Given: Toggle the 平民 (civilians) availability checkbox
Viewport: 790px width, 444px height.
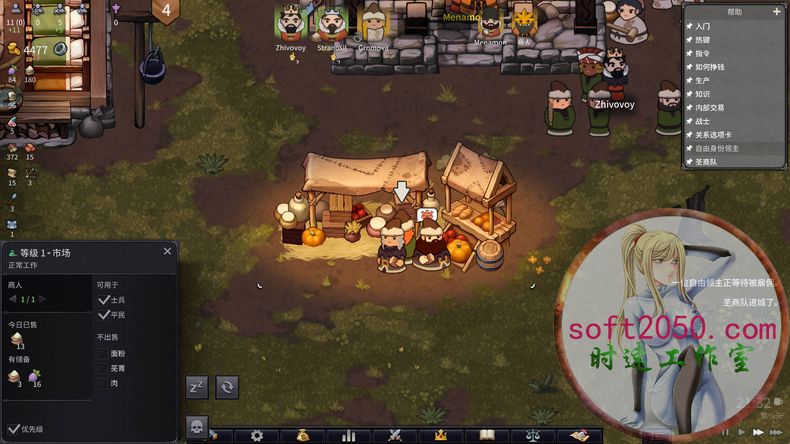Looking at the screenshot, I should [x=103, y=315].
